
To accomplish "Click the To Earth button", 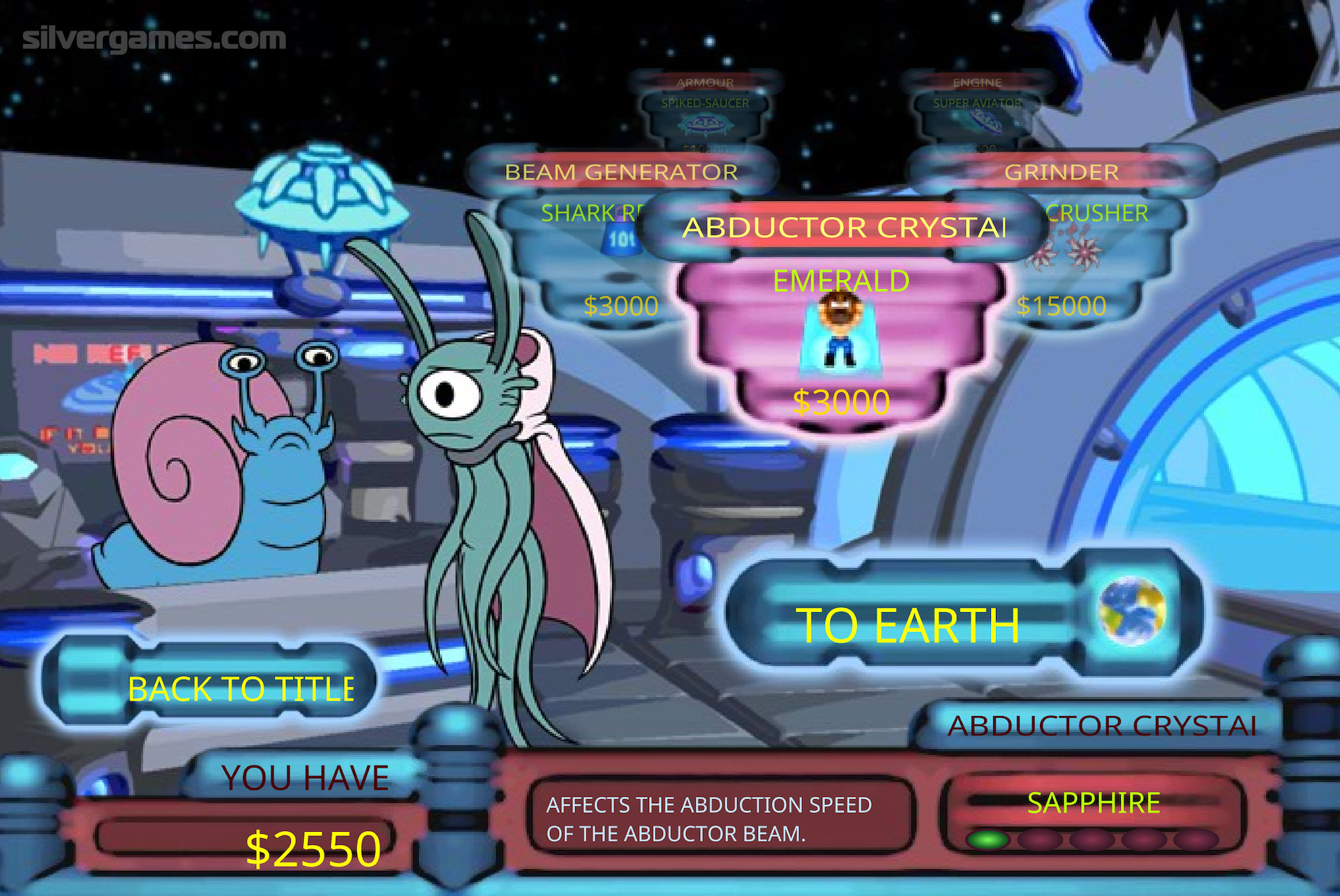I will coord(907,625).
